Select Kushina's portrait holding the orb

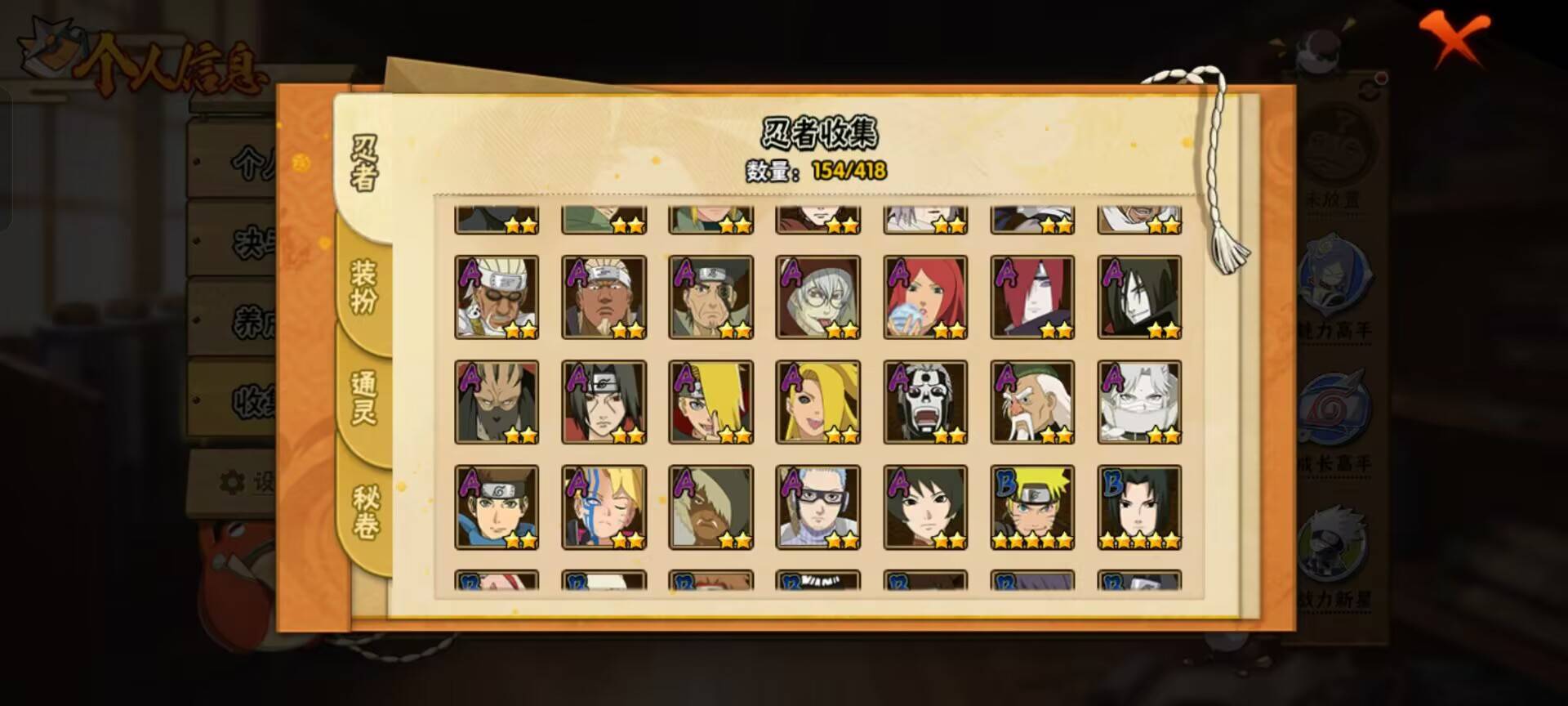[924, 297]
